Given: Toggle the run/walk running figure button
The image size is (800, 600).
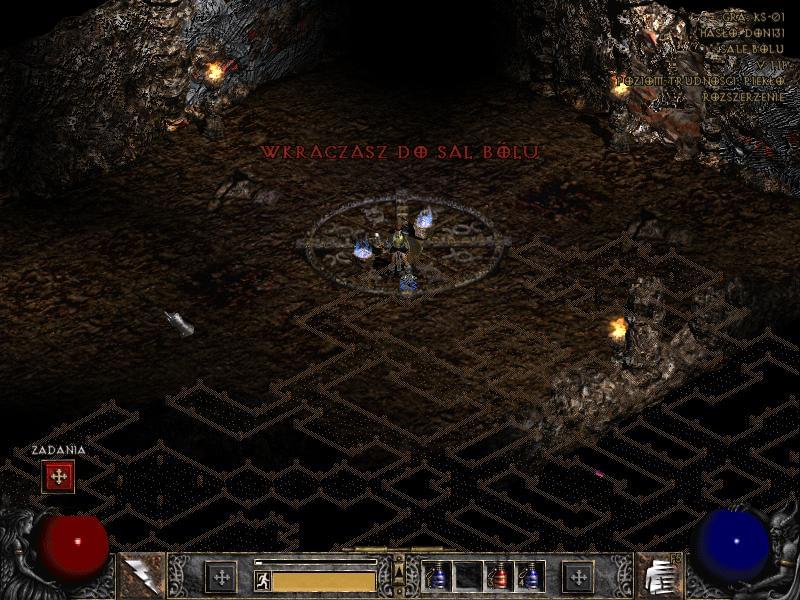Looking at the screenshot, I should (263, 580).
